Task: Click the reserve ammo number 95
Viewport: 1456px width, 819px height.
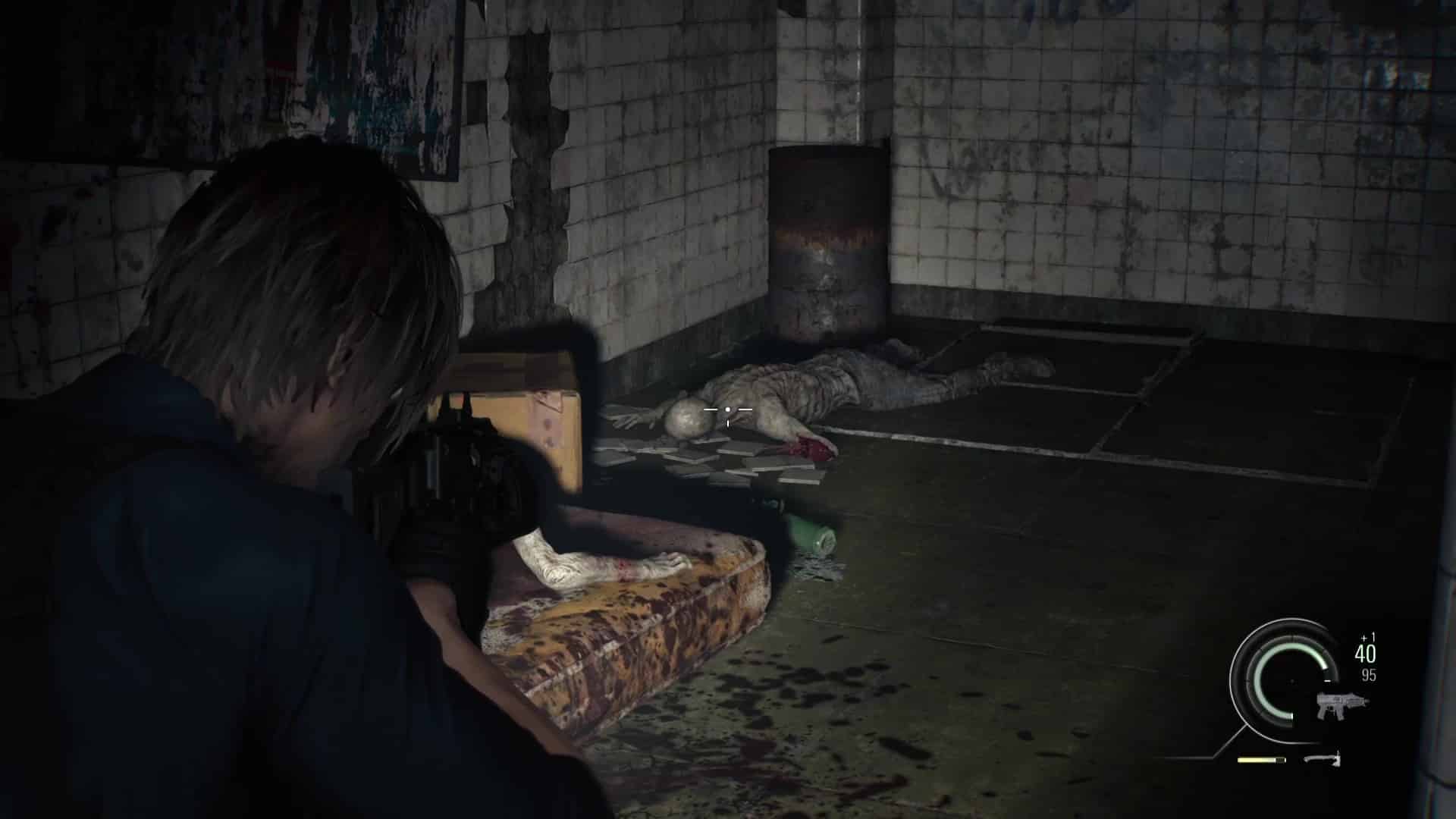Action: (x=1370, y=675)
